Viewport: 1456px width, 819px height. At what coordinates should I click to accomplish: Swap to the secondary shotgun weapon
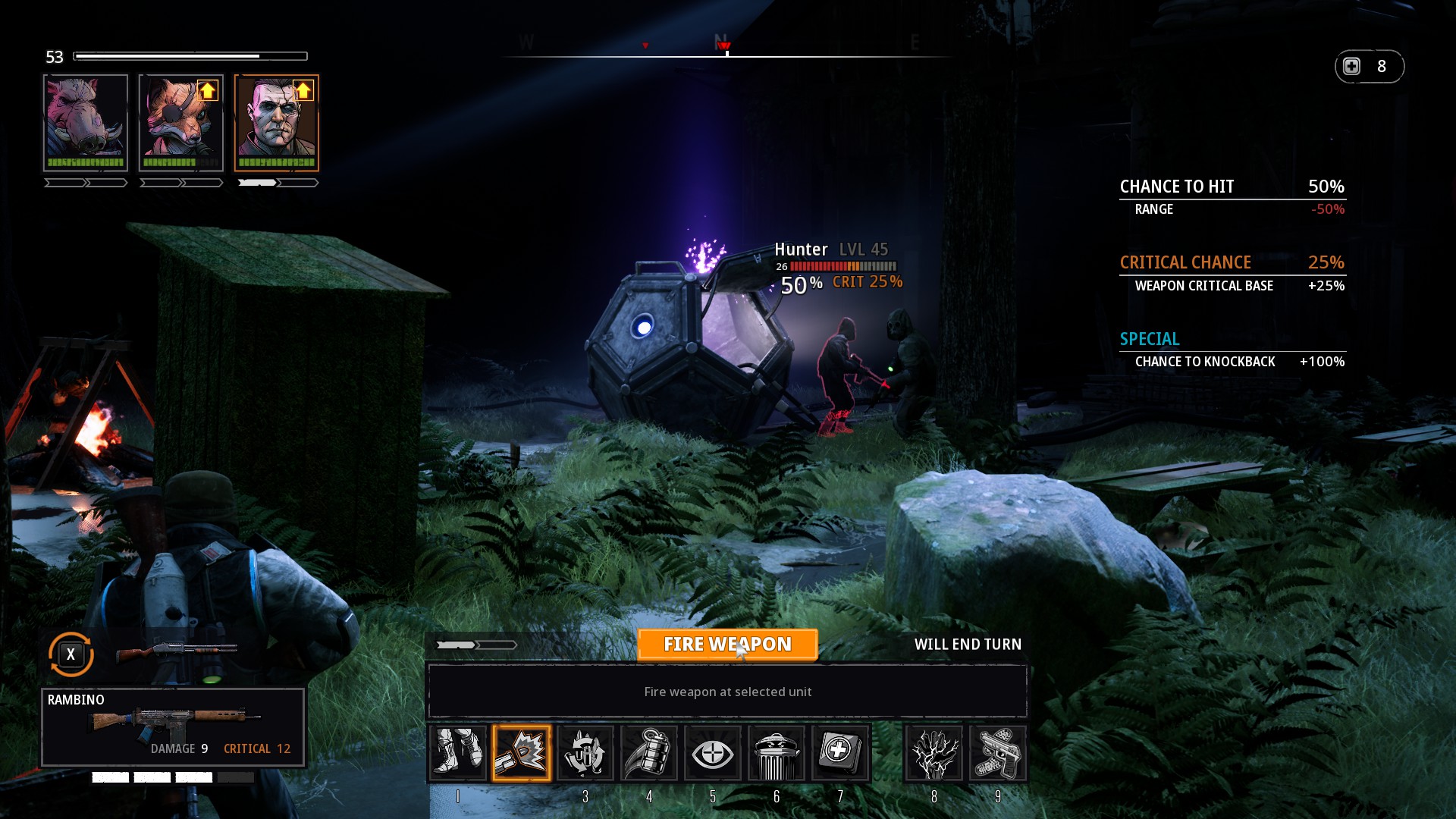(x=176, y=652)
